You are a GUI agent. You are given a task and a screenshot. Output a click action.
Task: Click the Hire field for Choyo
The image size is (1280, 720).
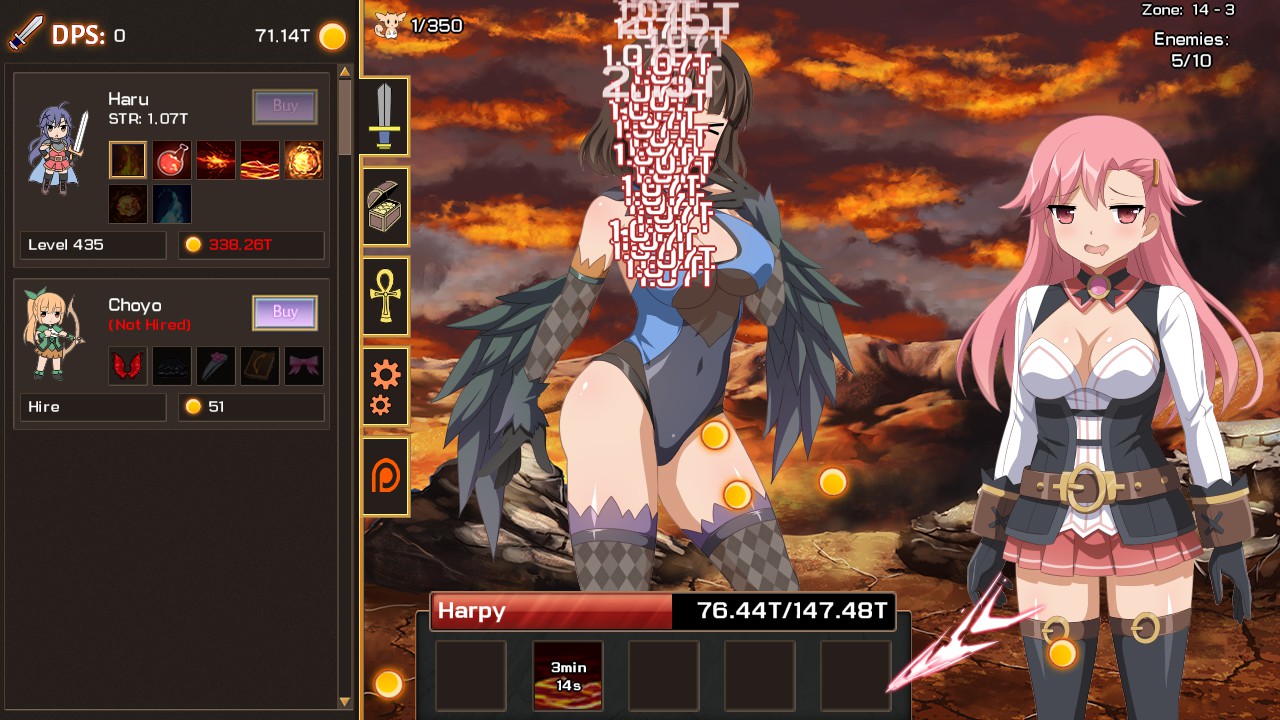click(93, 407)
